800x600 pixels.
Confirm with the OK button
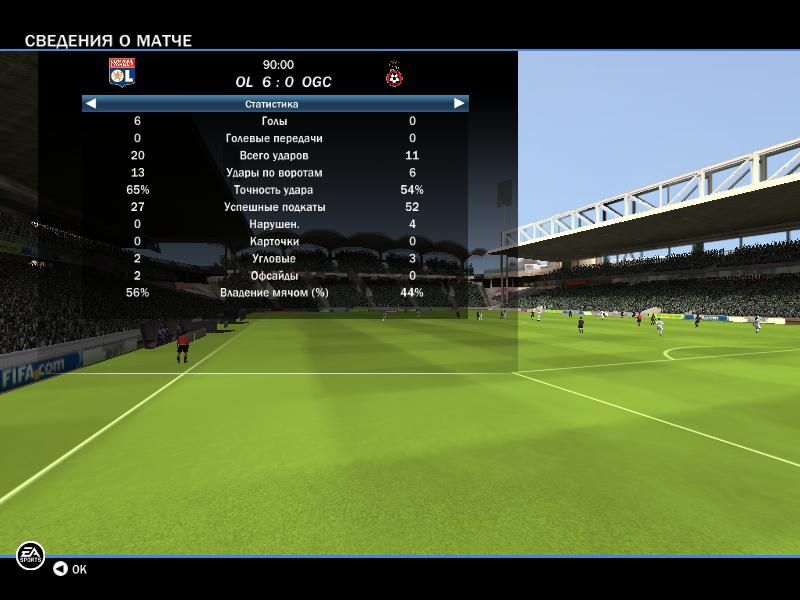point(70,569)
